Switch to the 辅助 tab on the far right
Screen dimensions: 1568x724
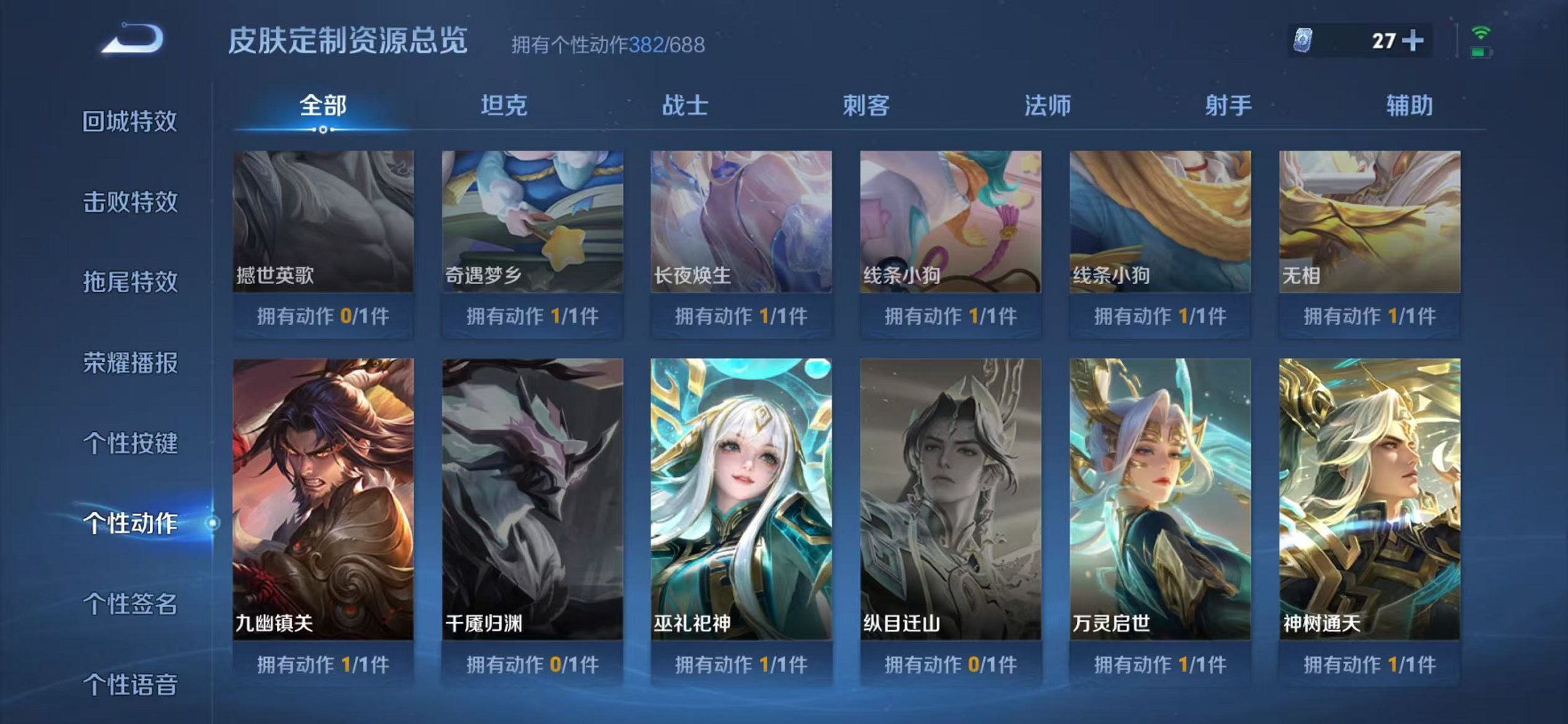1410,105
